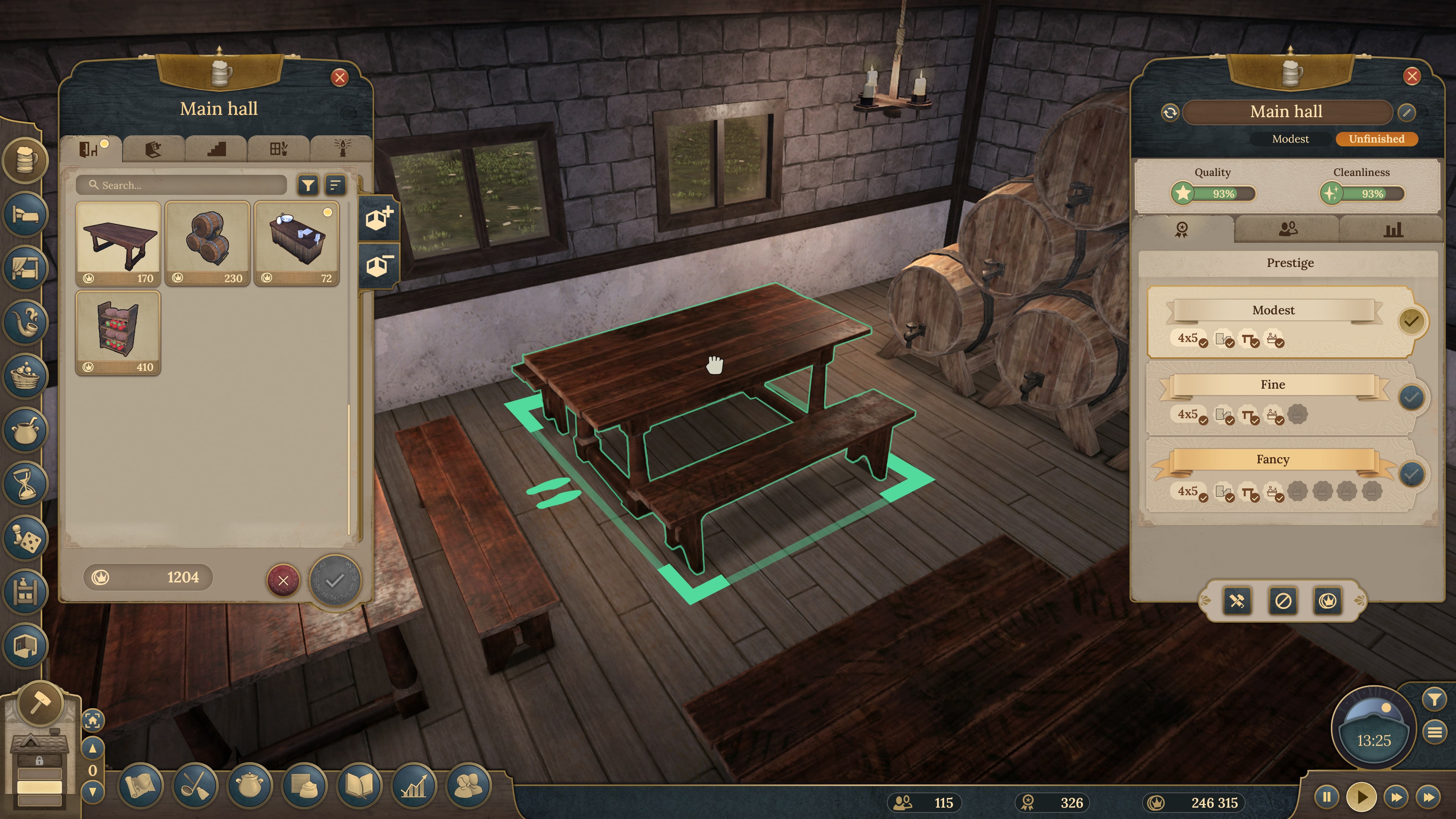The width and height of the screenshot is (1456, 819).
Task: View the statistics graph icon in the bottom toolbar
Action: tap(415, 786)
